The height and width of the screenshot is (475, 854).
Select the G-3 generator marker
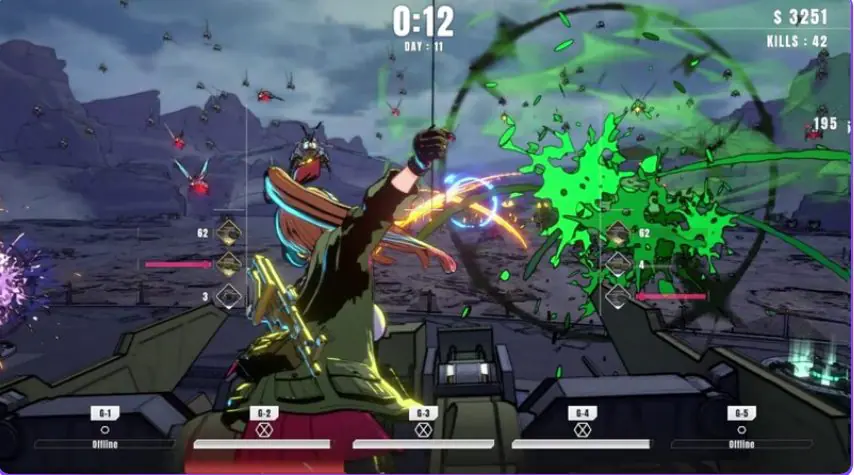click(x=423, y=413)
